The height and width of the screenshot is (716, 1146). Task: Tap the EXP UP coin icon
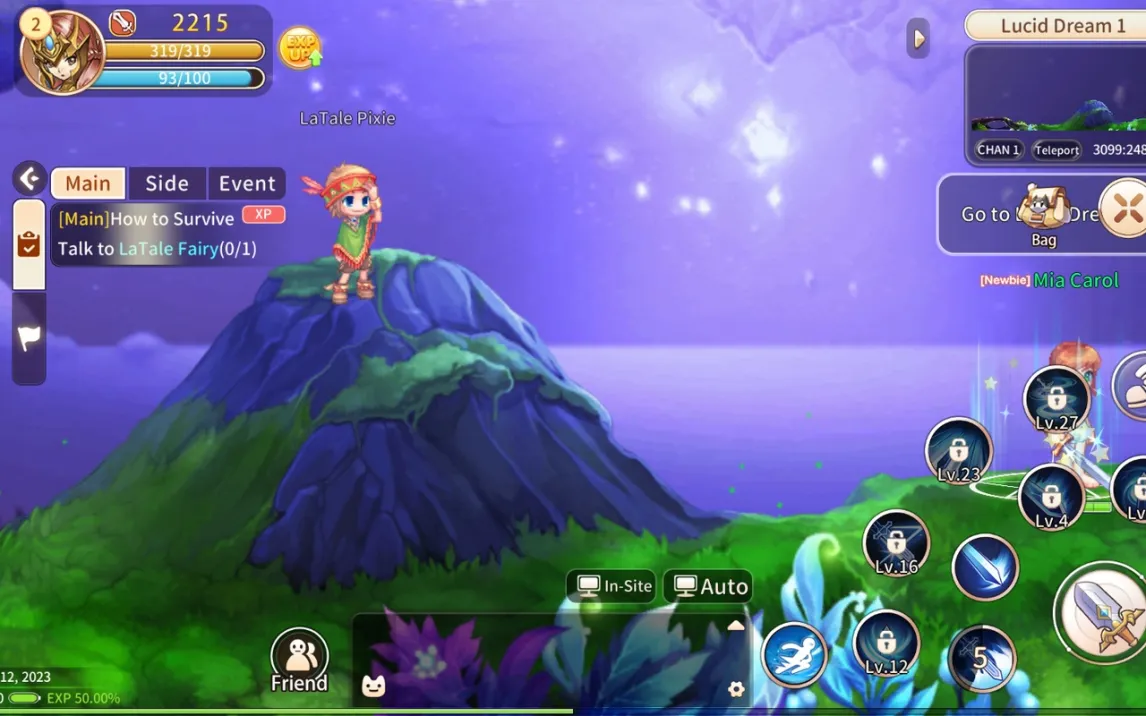[300, 47]
